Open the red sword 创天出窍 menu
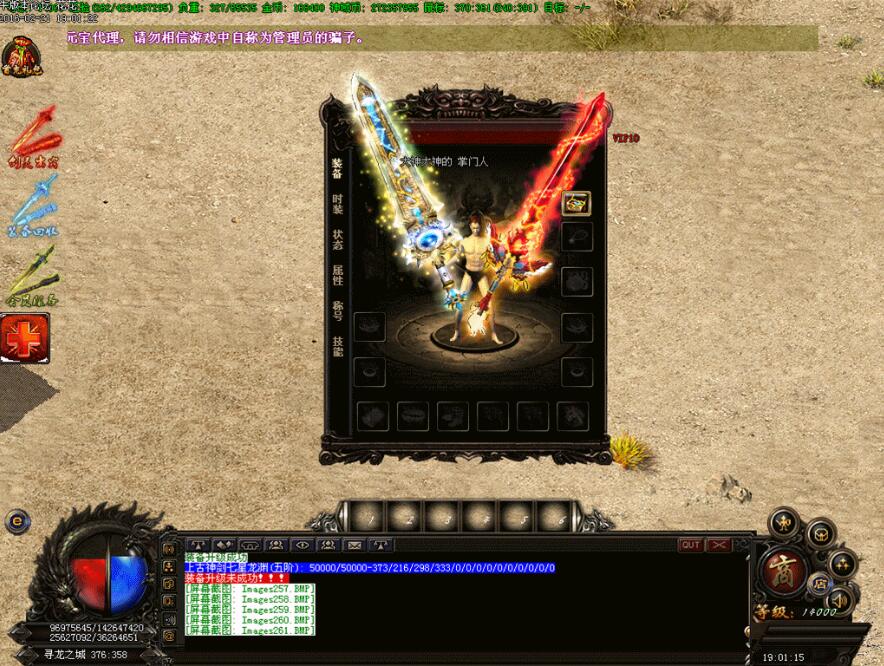Image resolution: width=884 pixels, height=666 pixels. 30,136
